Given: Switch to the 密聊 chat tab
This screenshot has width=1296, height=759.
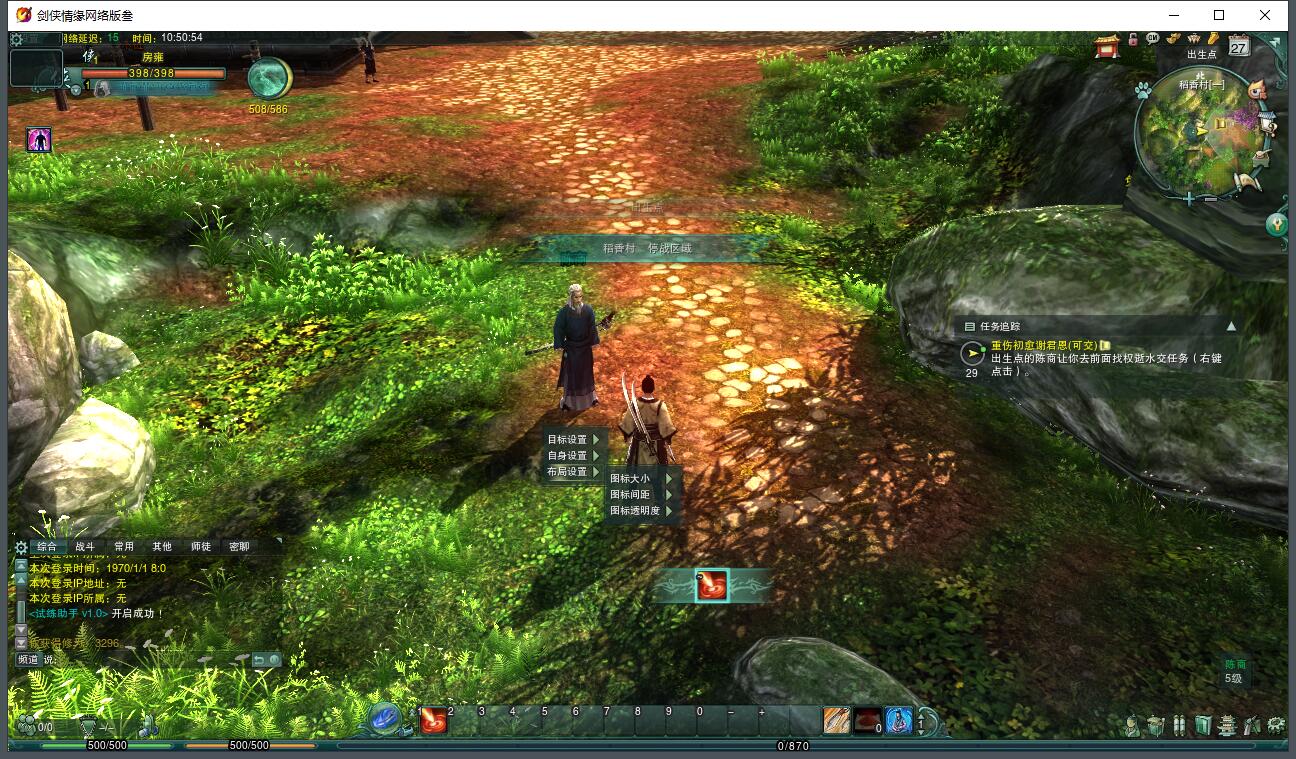Looking at the screenshot, I should [x=239, y=547].
